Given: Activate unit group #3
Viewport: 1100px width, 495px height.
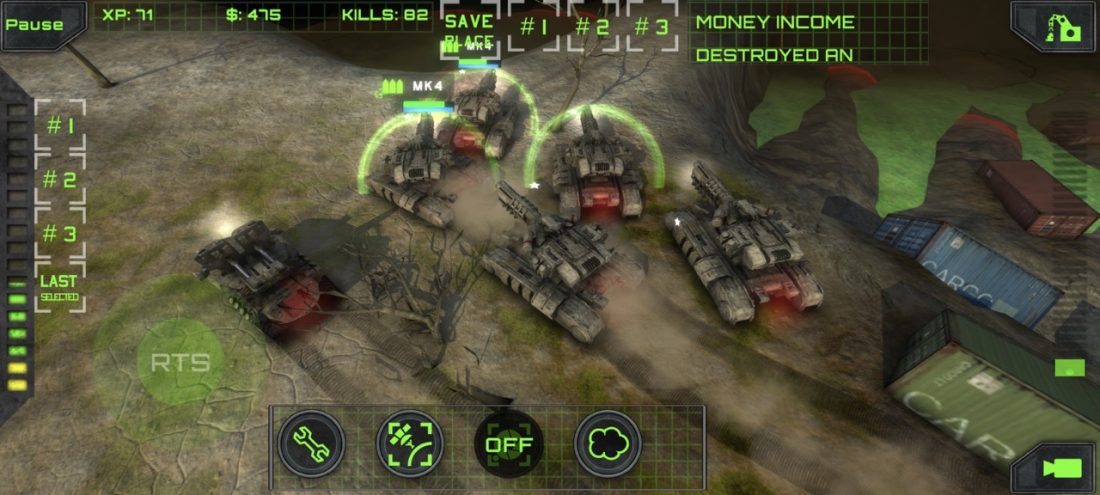Looking at the screenshot, I should (x=61, y=234).
